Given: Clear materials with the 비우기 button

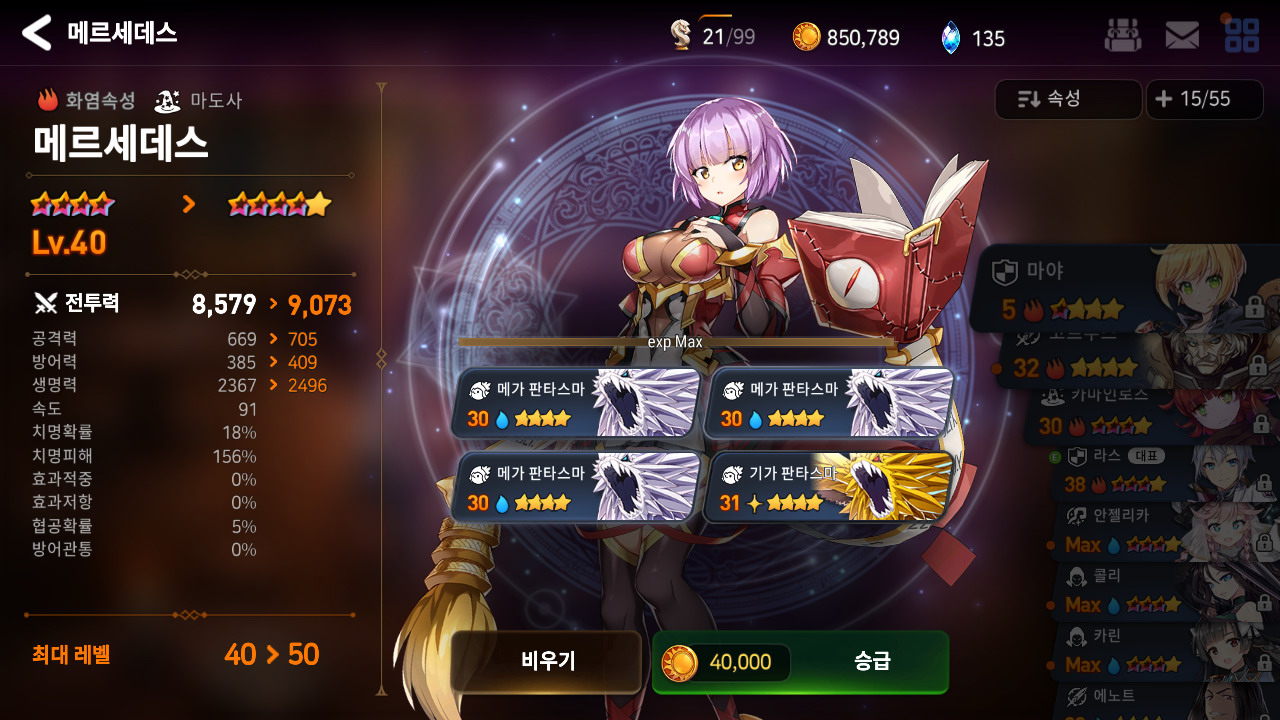Looking at the screenshot, I should pyautogui.click(x=546, y=661).
